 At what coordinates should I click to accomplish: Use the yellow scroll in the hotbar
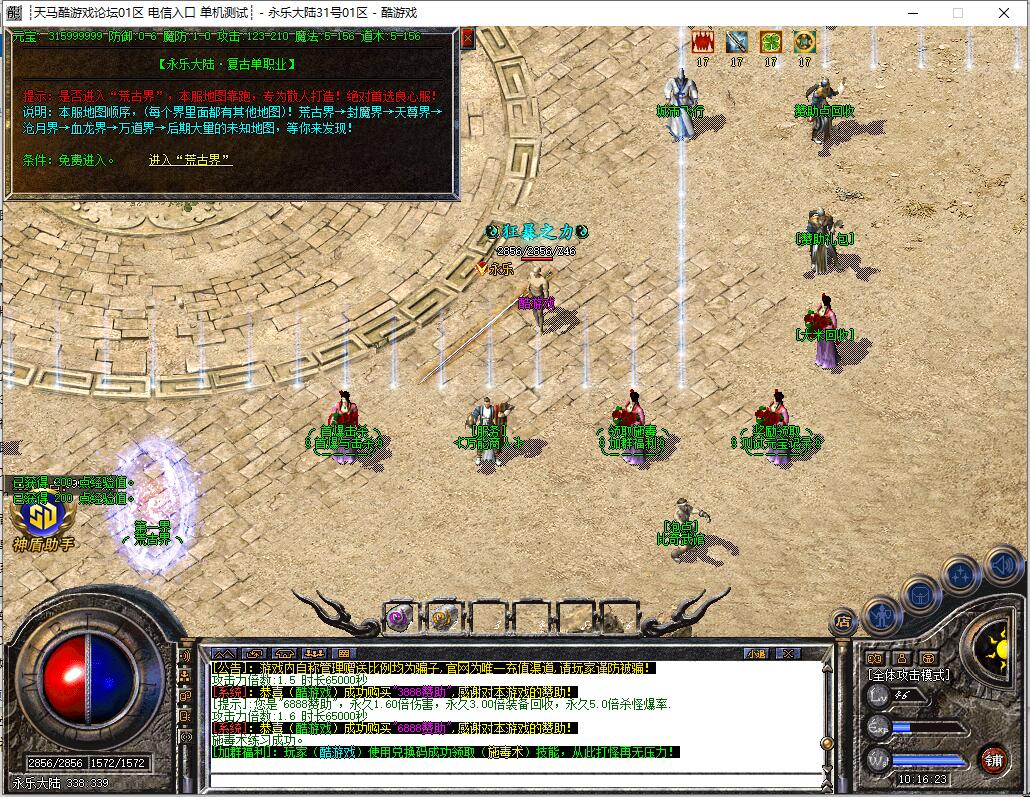click(444, 617)
